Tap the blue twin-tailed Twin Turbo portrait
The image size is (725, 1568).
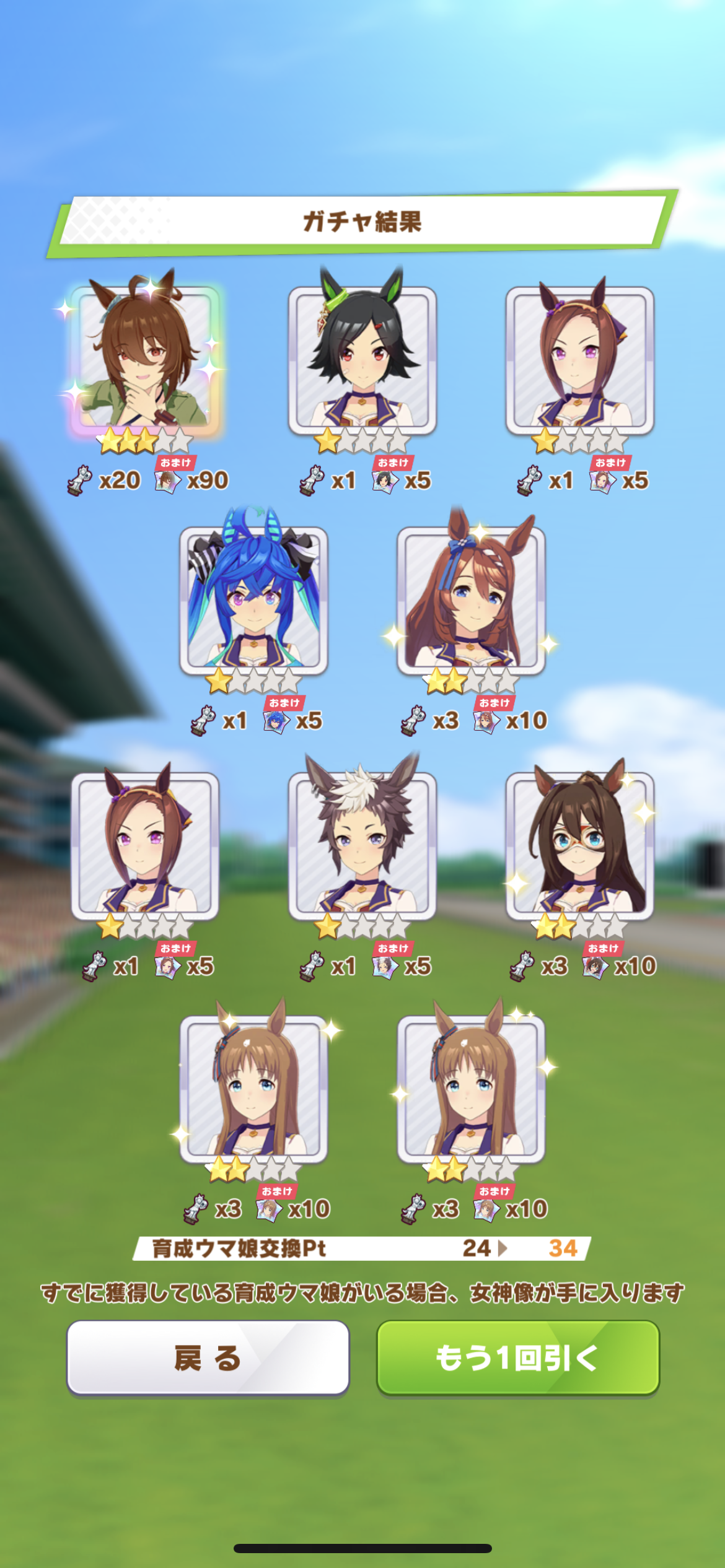click(253, 601)
